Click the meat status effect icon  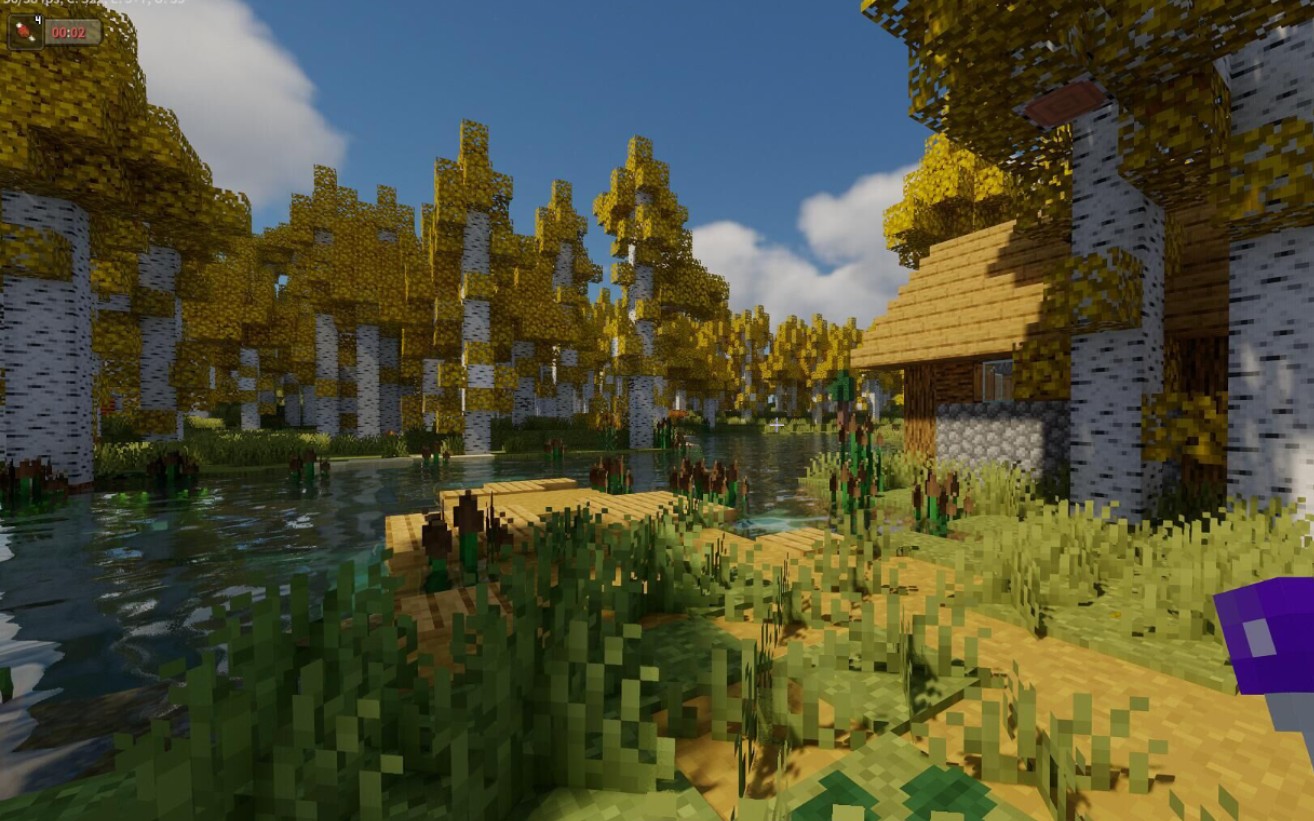(x=26, y=31)
